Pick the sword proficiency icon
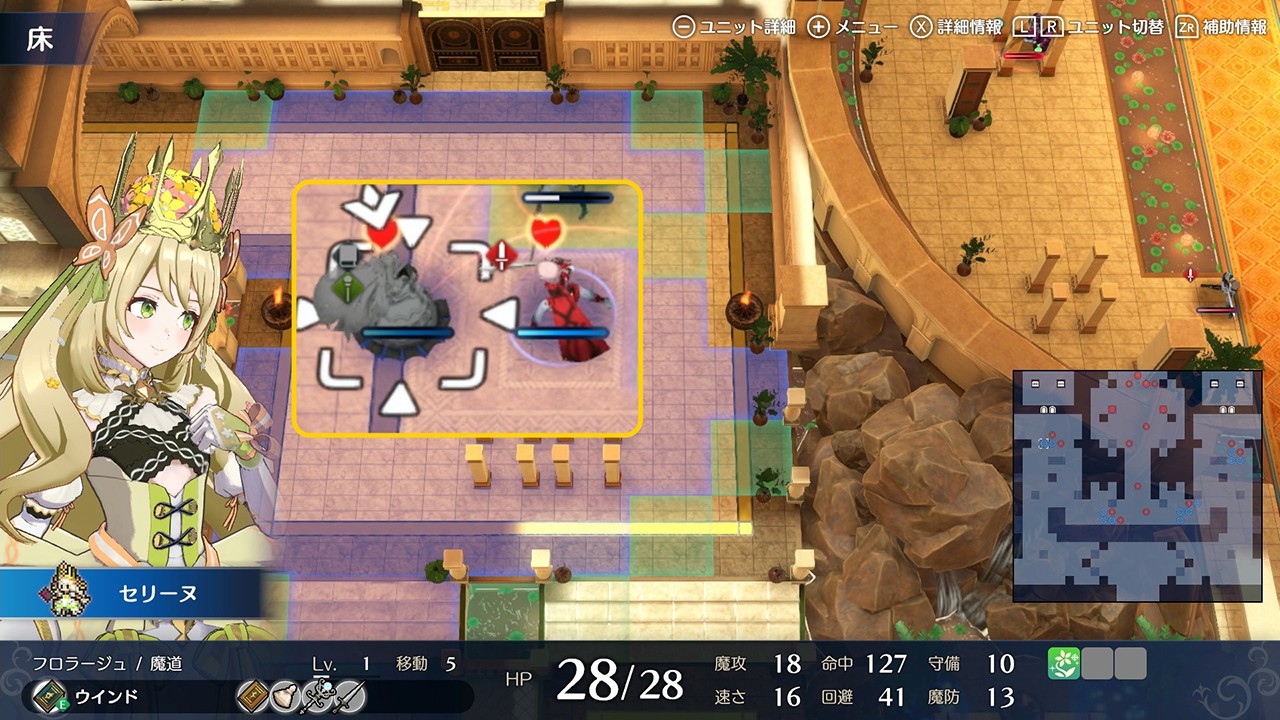 pos(350,696)
